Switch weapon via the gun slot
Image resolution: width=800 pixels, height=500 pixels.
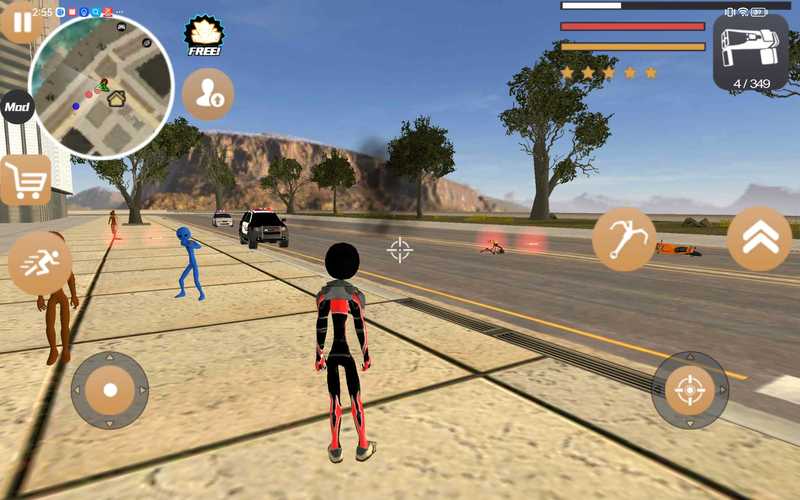tap(751, 52)
